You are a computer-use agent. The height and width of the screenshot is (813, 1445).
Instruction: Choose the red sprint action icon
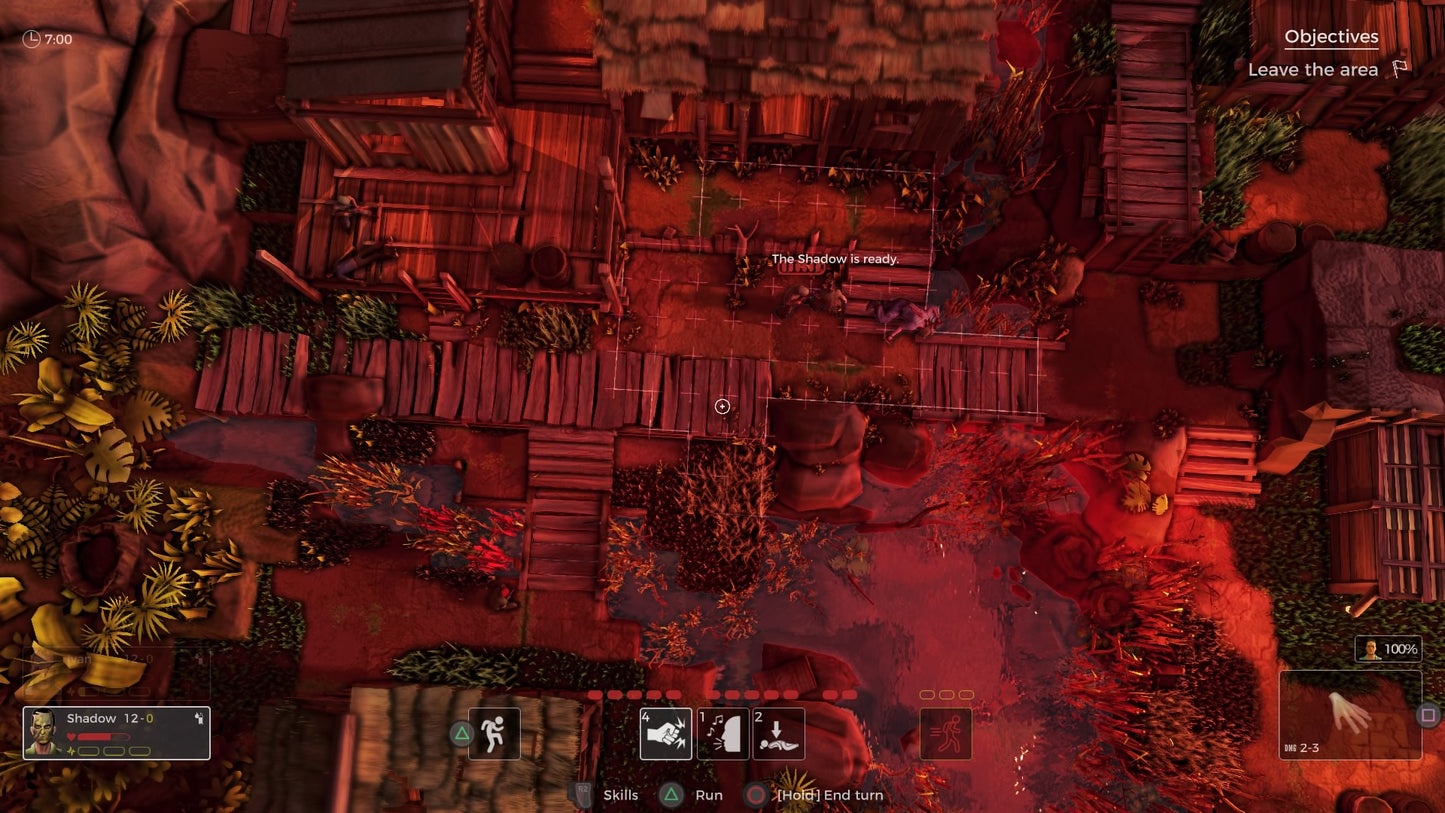(x=946, y=734)
